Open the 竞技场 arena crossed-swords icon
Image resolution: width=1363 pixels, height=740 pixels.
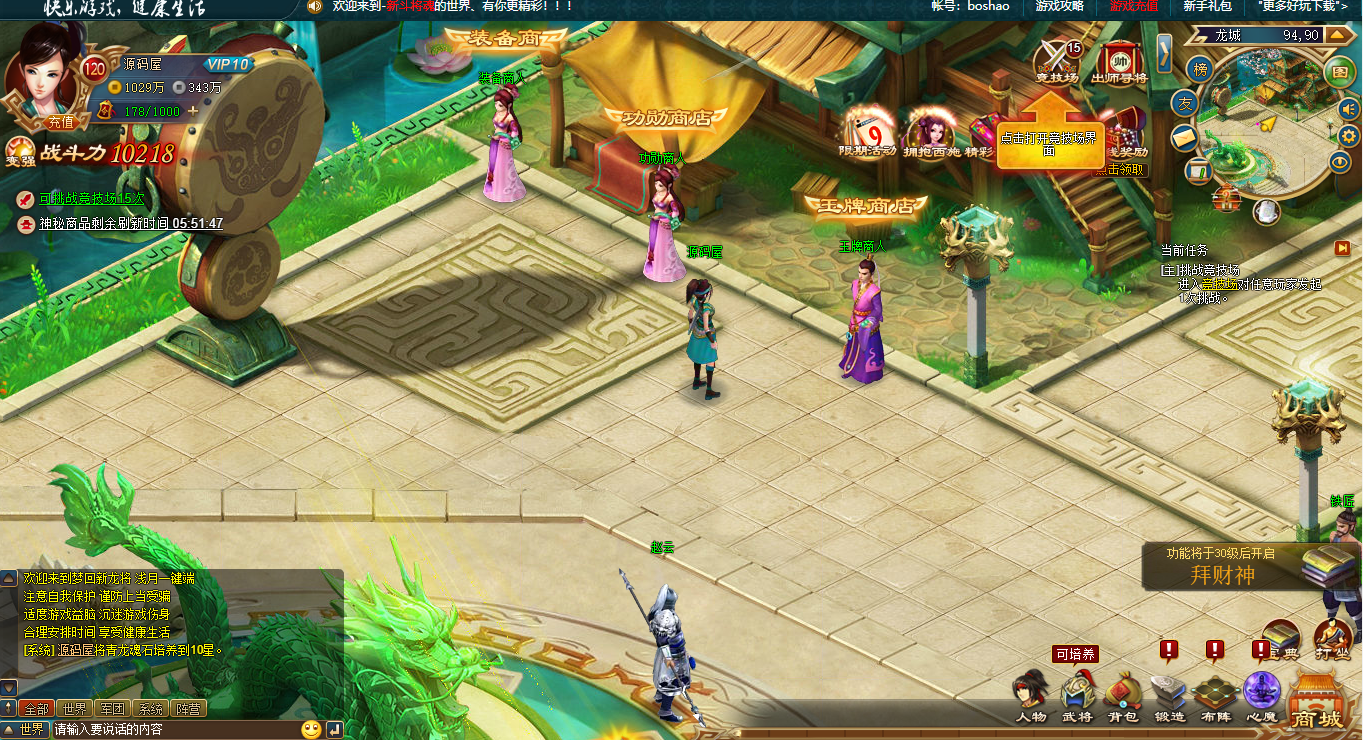click(1057, 59)
